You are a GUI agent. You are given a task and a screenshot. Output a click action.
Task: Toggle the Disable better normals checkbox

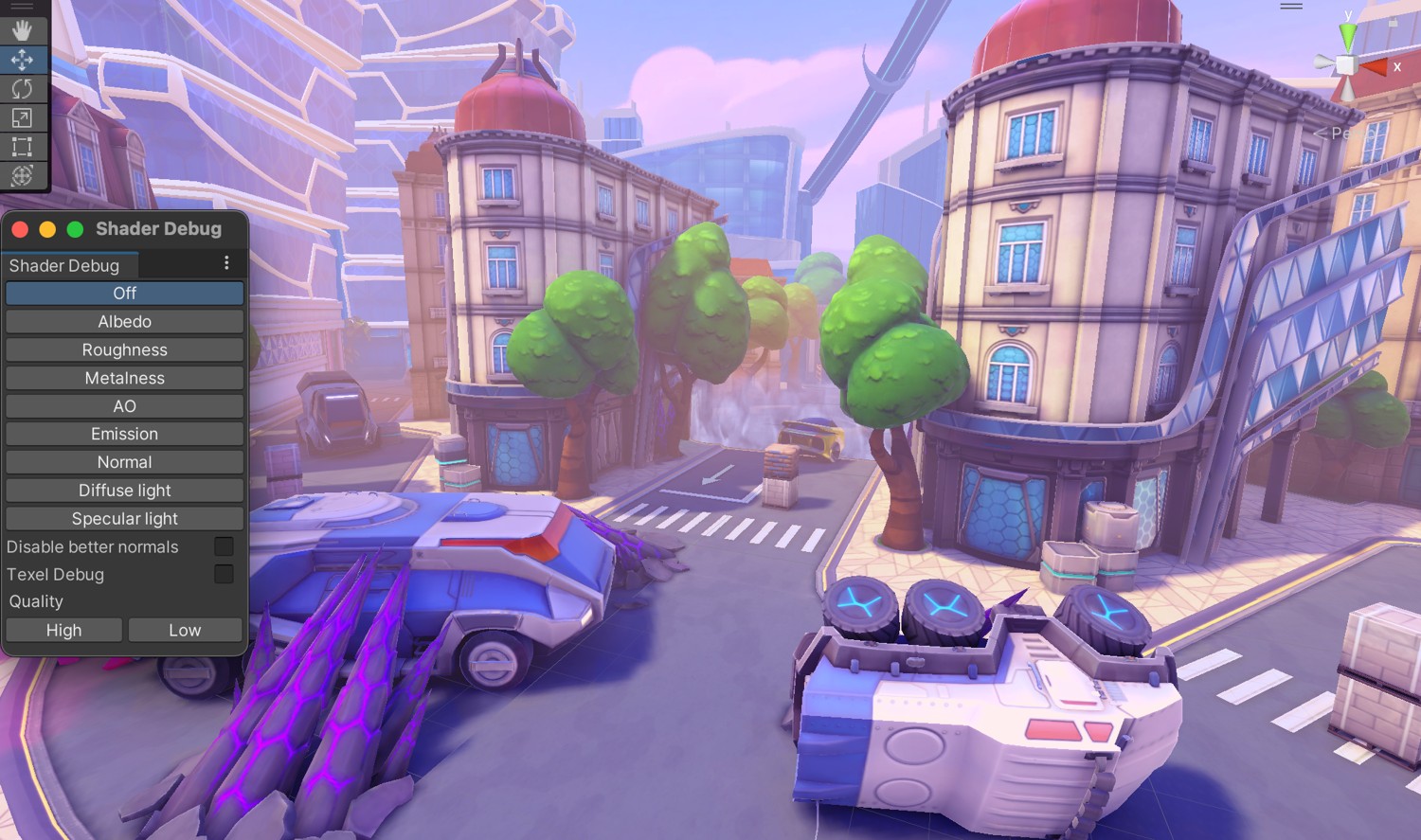224,546
